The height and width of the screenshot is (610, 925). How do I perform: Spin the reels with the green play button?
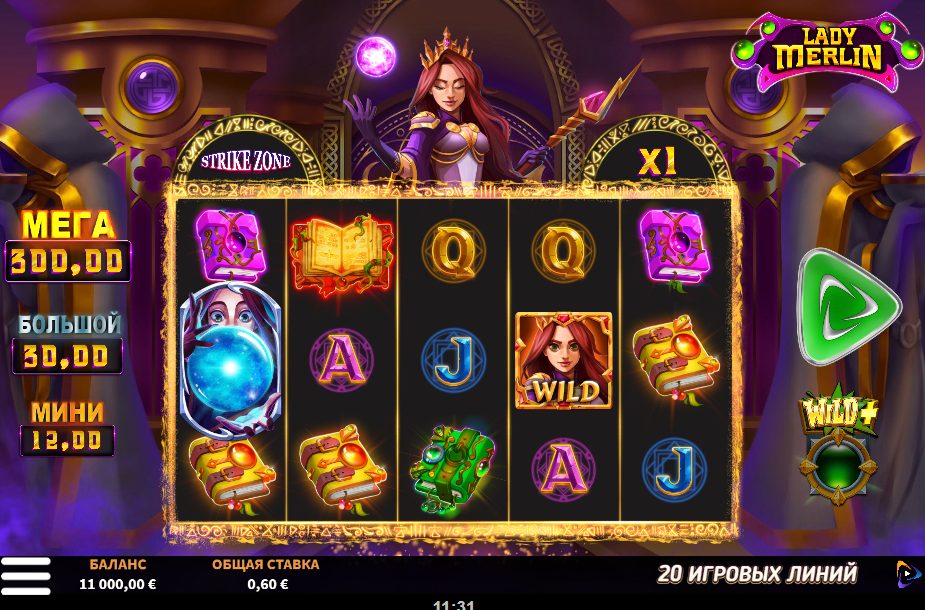[846, 306]
